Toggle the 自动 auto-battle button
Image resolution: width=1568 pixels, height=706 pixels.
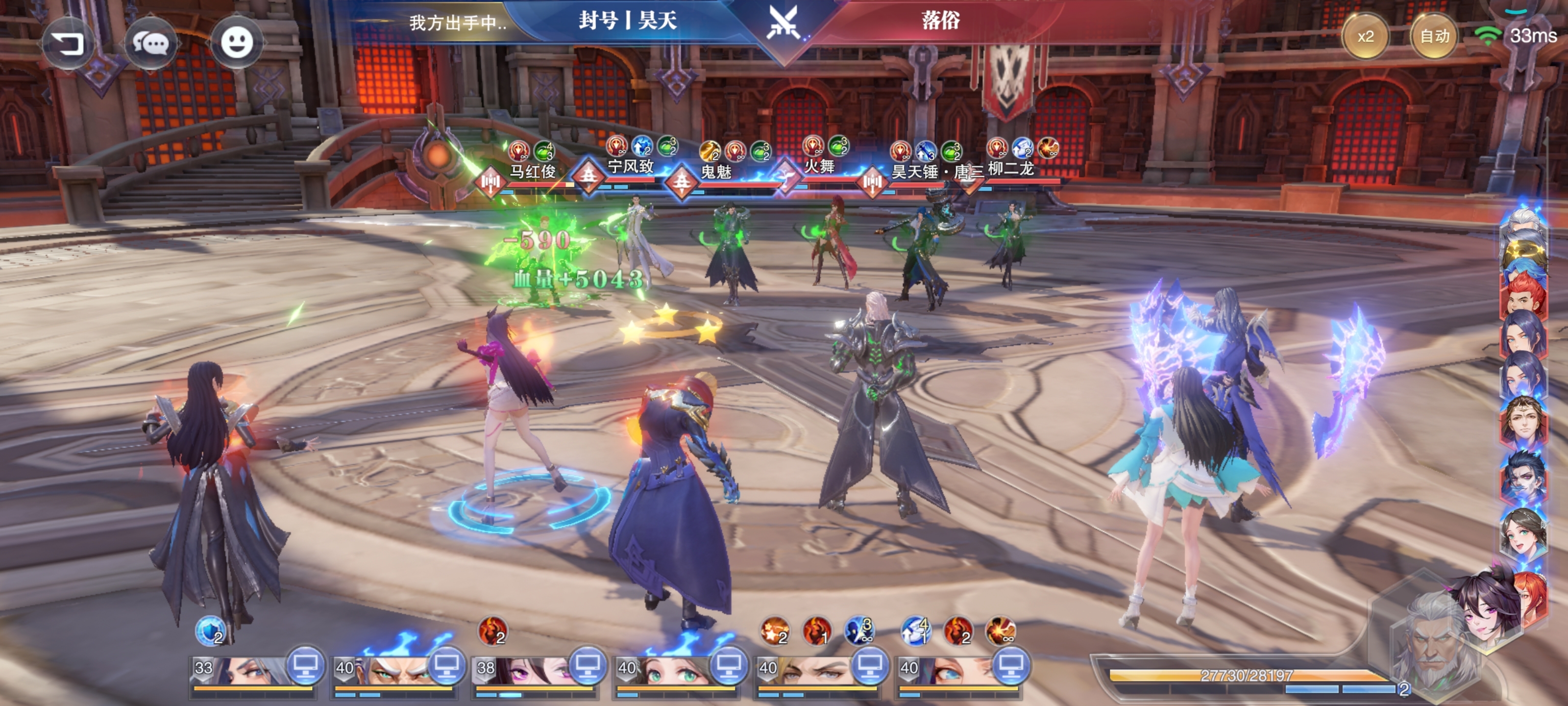pos(1434,37)
